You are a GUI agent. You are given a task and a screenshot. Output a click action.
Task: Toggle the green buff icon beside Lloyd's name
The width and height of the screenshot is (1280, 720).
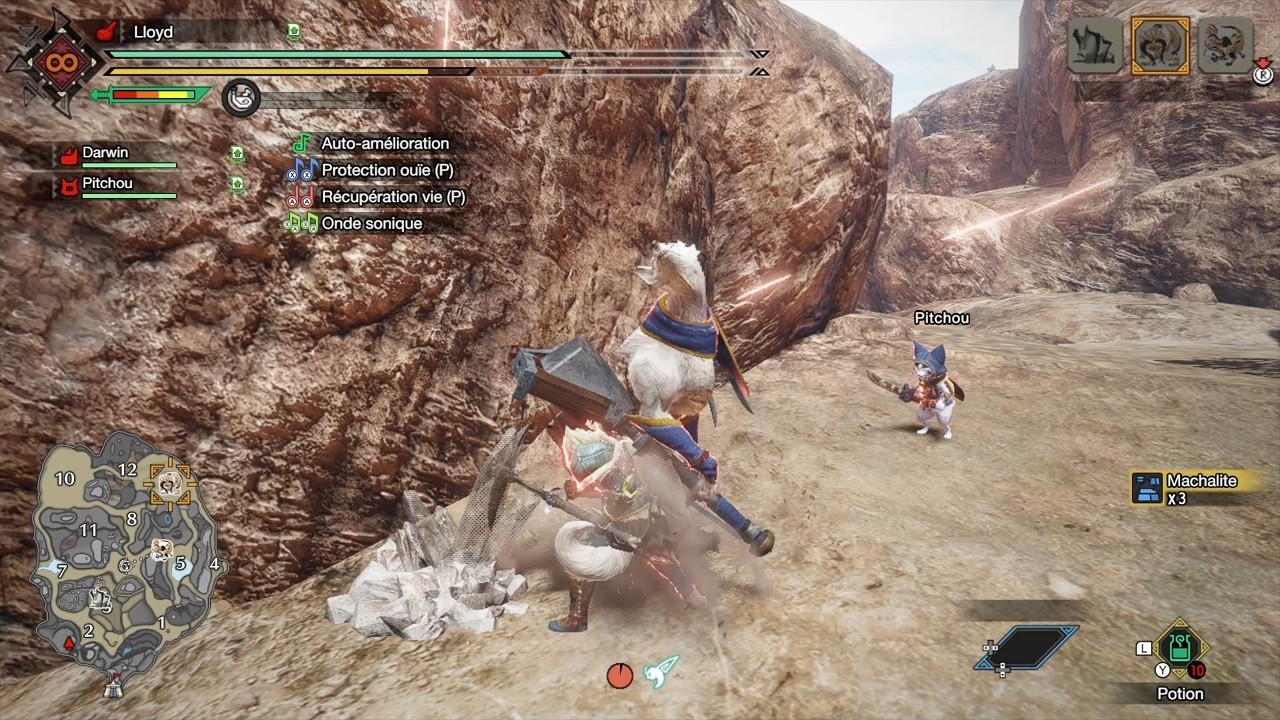point(292,32)
